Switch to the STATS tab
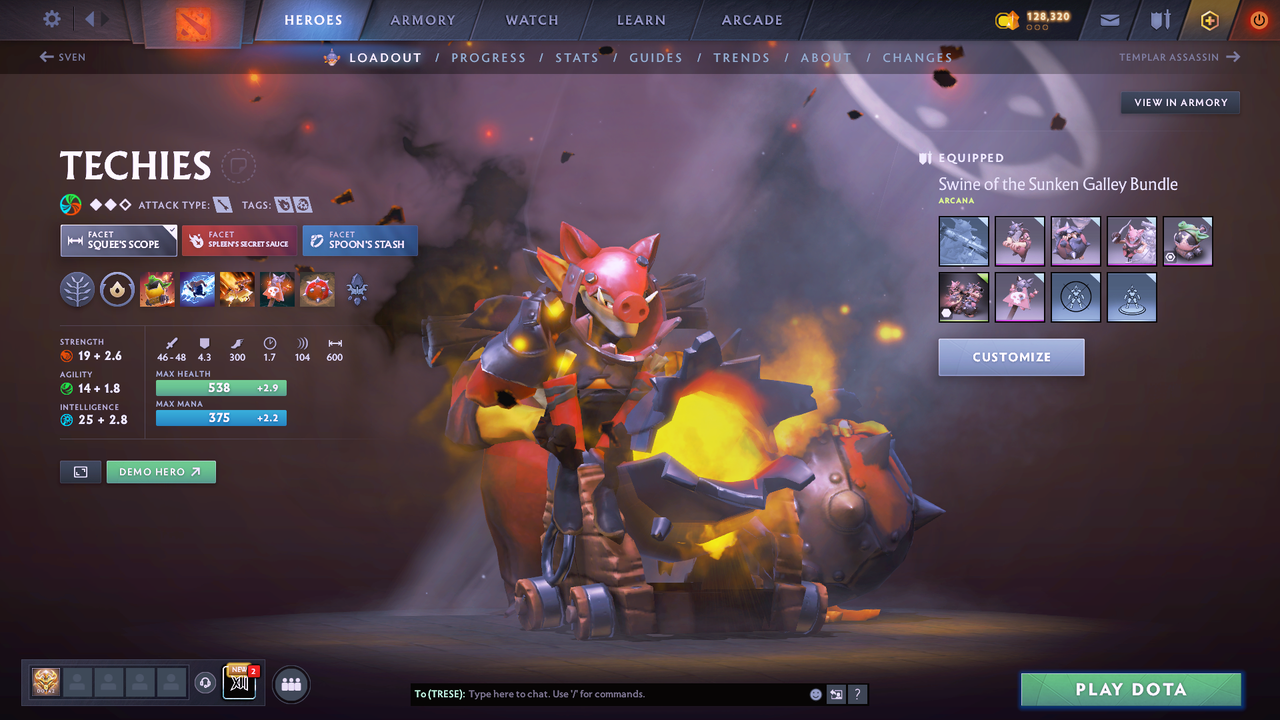 (x=577, y=57)
